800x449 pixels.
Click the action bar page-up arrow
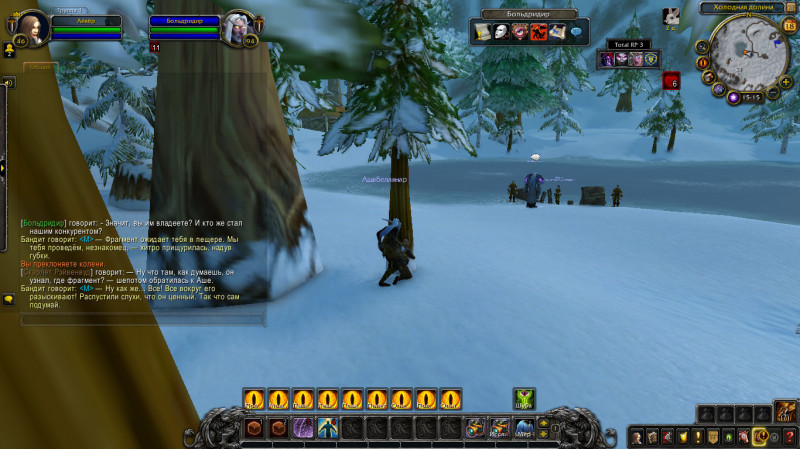pyautogui.click(x=543, y=422)
